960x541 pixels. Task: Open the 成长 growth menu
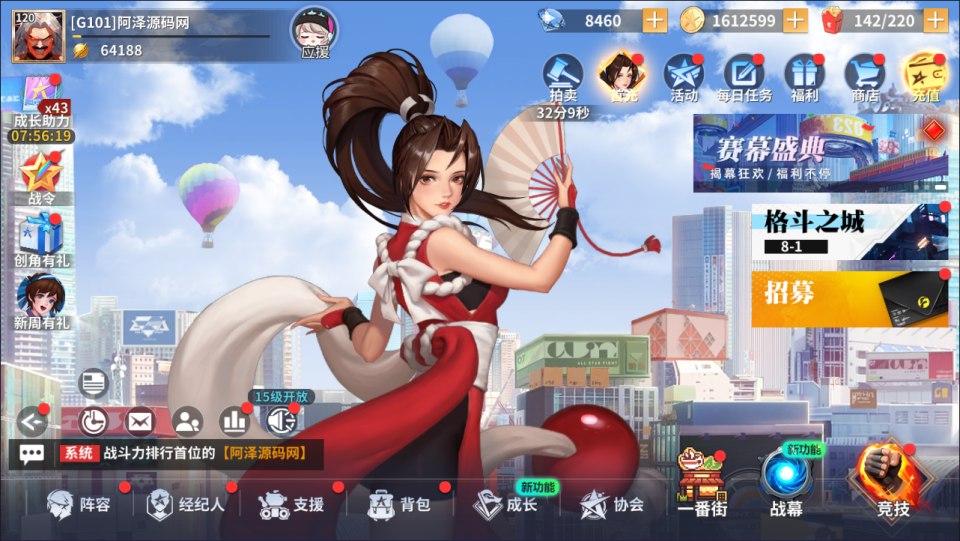pos(506,504)
